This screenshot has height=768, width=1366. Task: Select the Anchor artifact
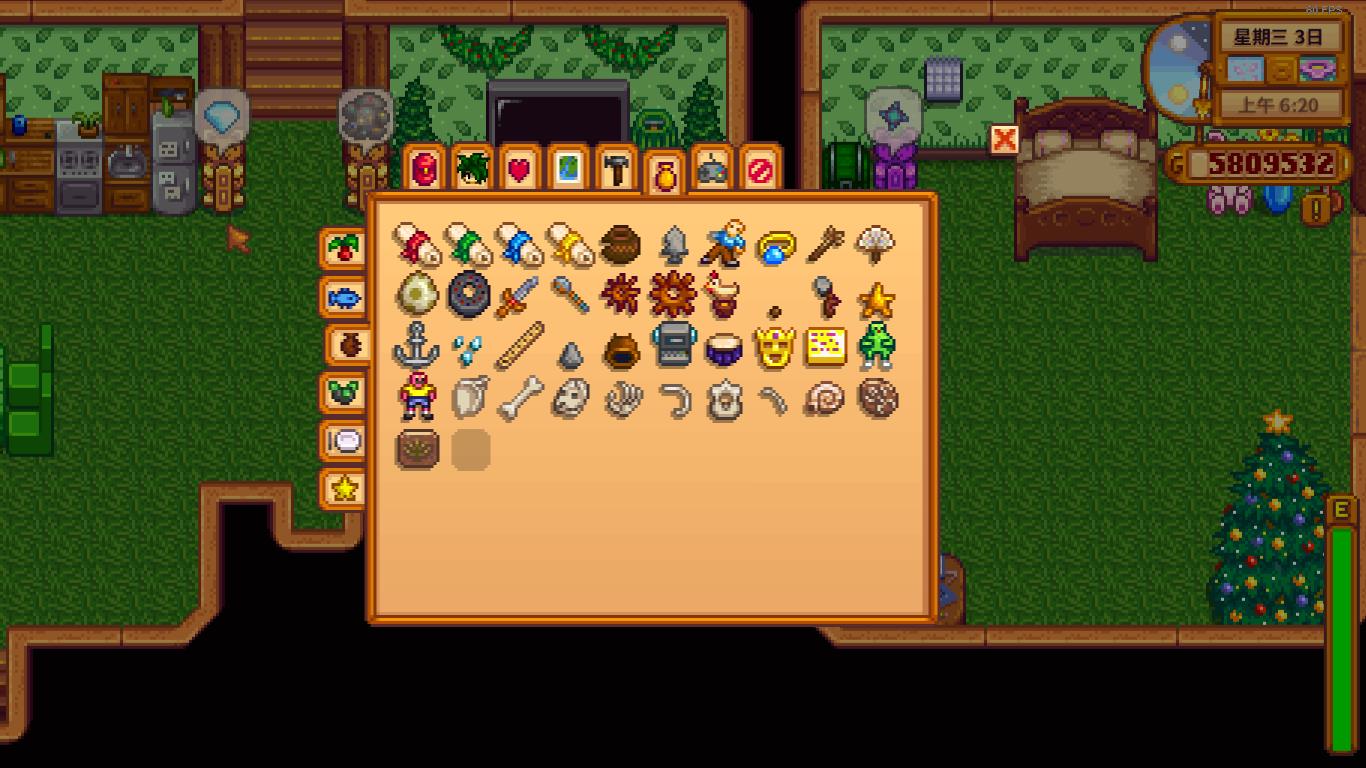(x=417, y=347)
